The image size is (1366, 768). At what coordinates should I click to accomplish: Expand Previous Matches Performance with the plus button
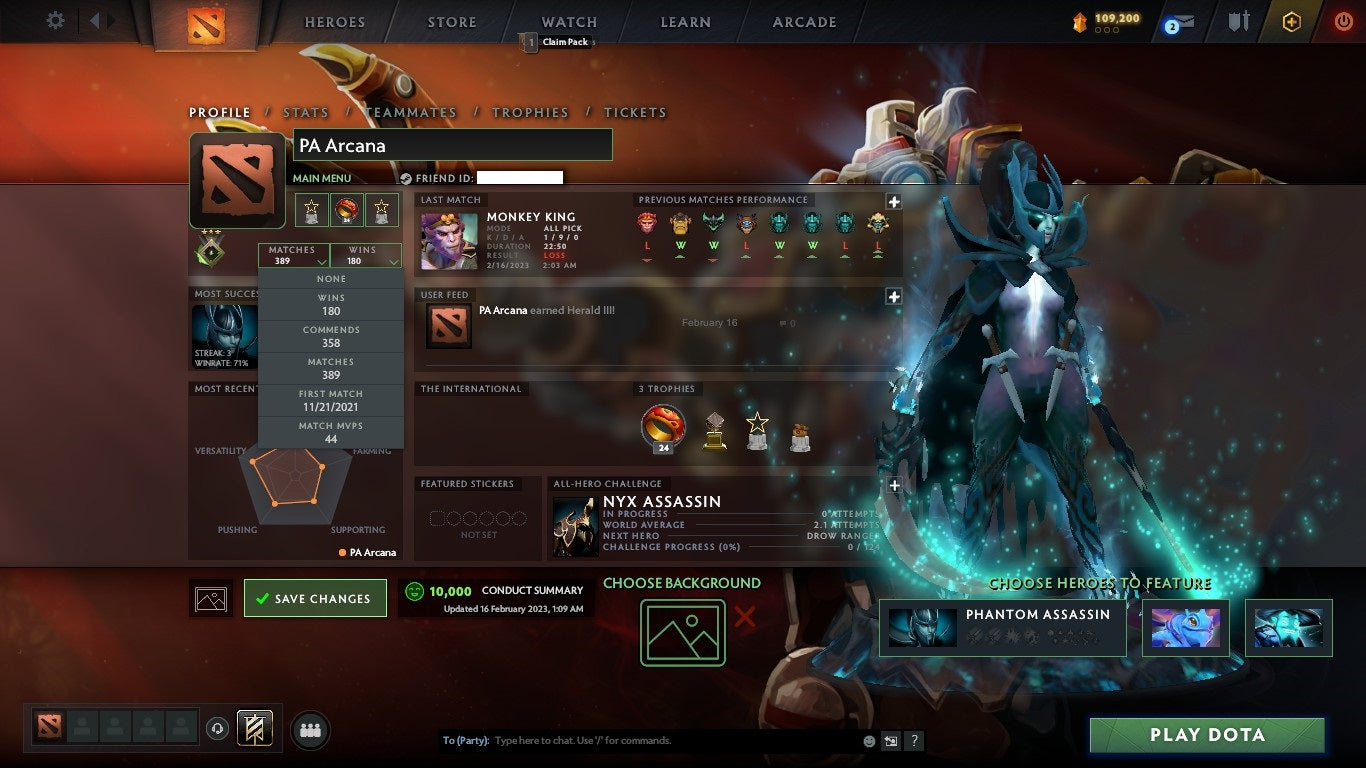(895, 202)
